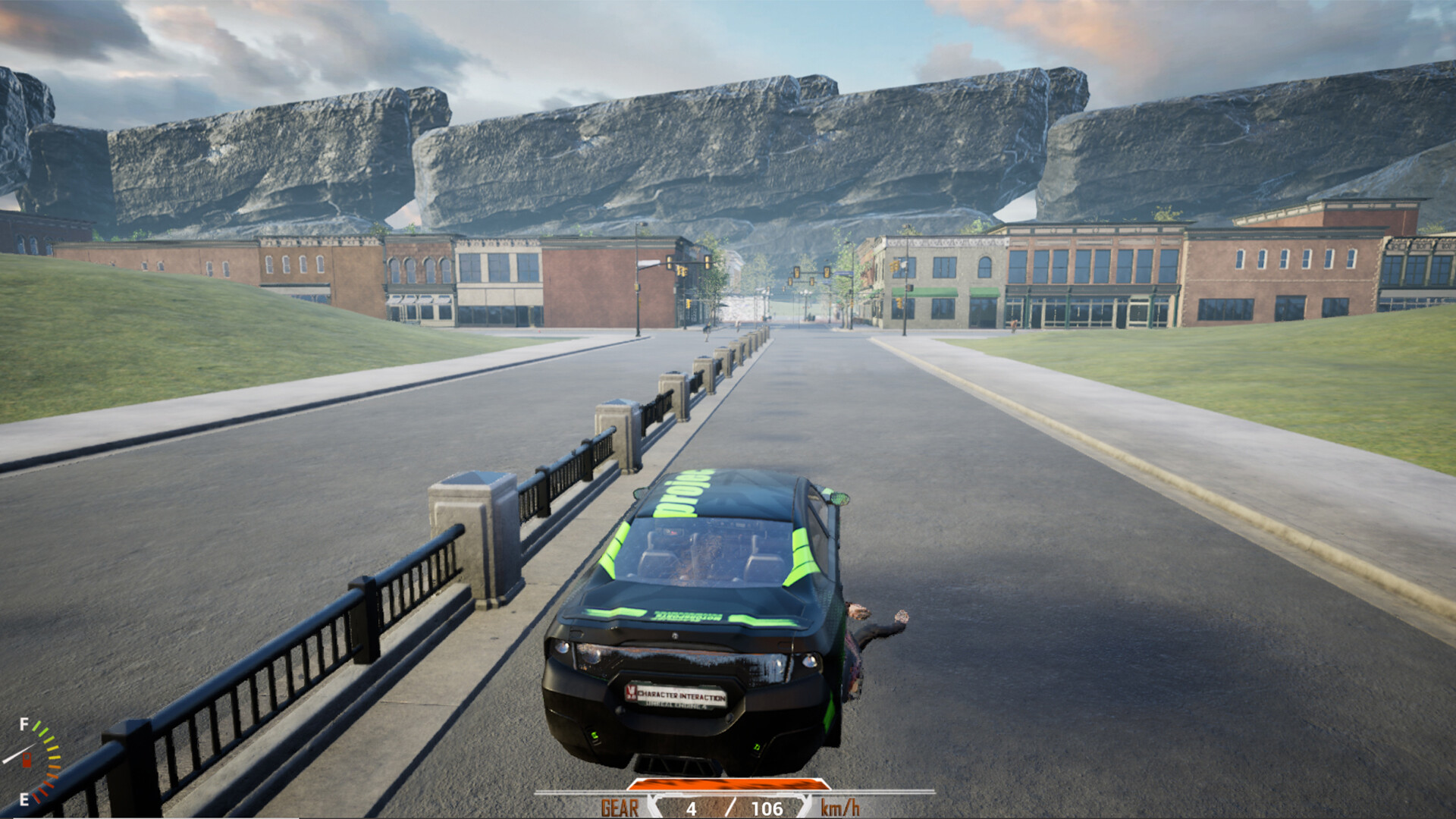Select the F marker on the fuel gauge
The height and width of the screenshot is (819, 1456).
pyautogui.click(x=24, y=723)
